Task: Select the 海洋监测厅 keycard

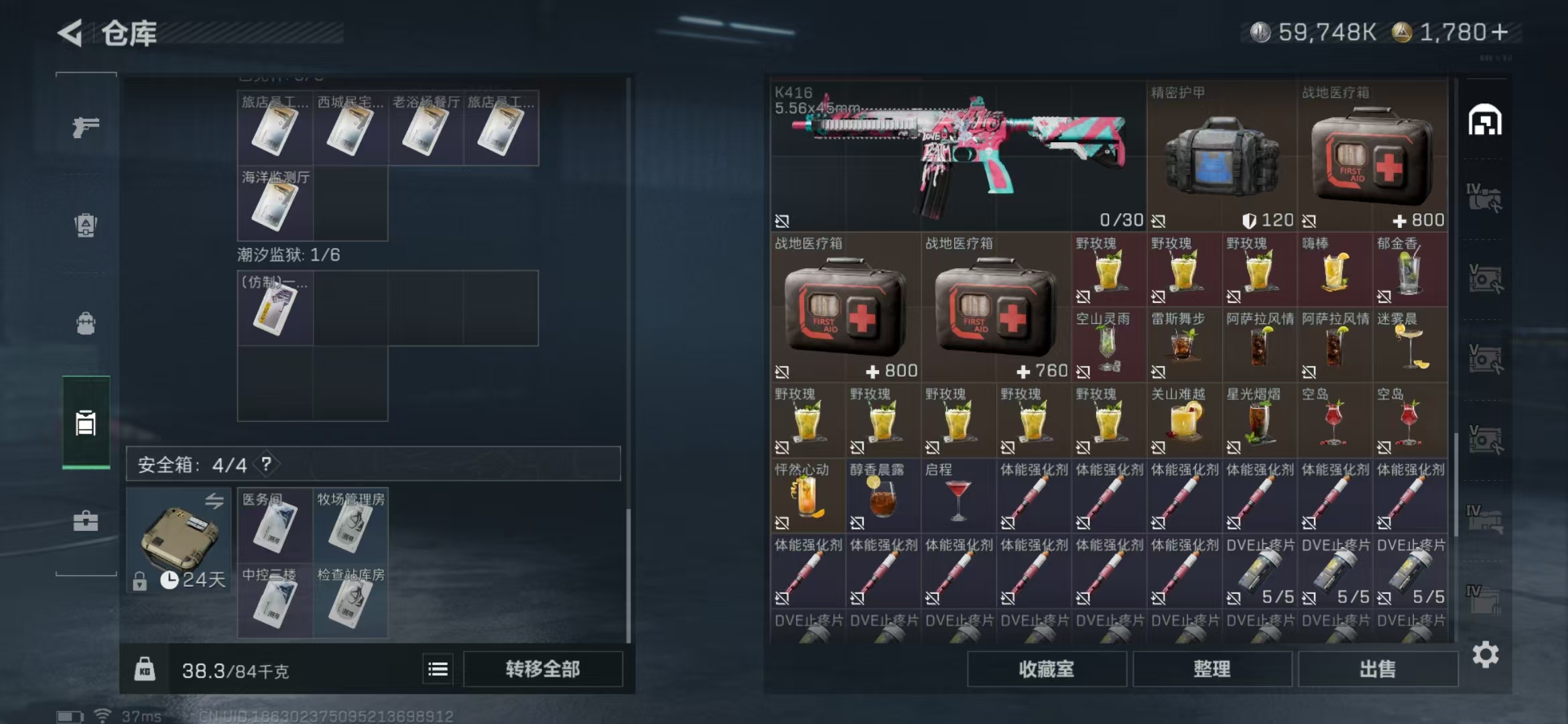Action: point(275,204)
